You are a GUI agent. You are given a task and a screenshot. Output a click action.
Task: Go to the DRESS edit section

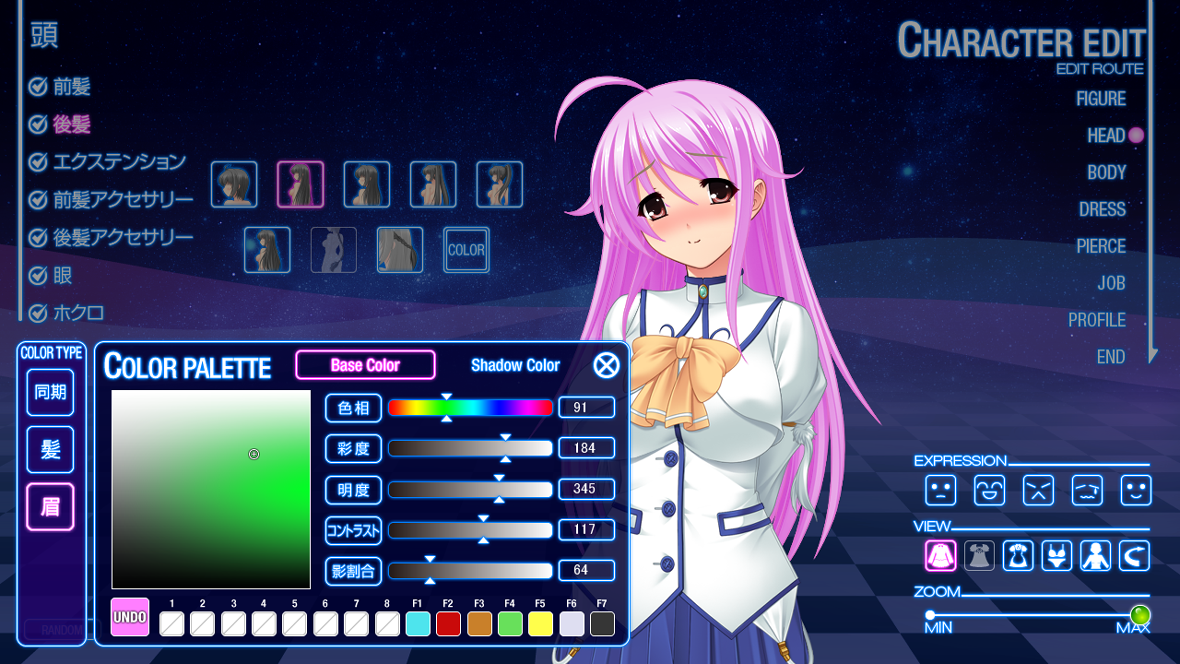coord(1102,209)
